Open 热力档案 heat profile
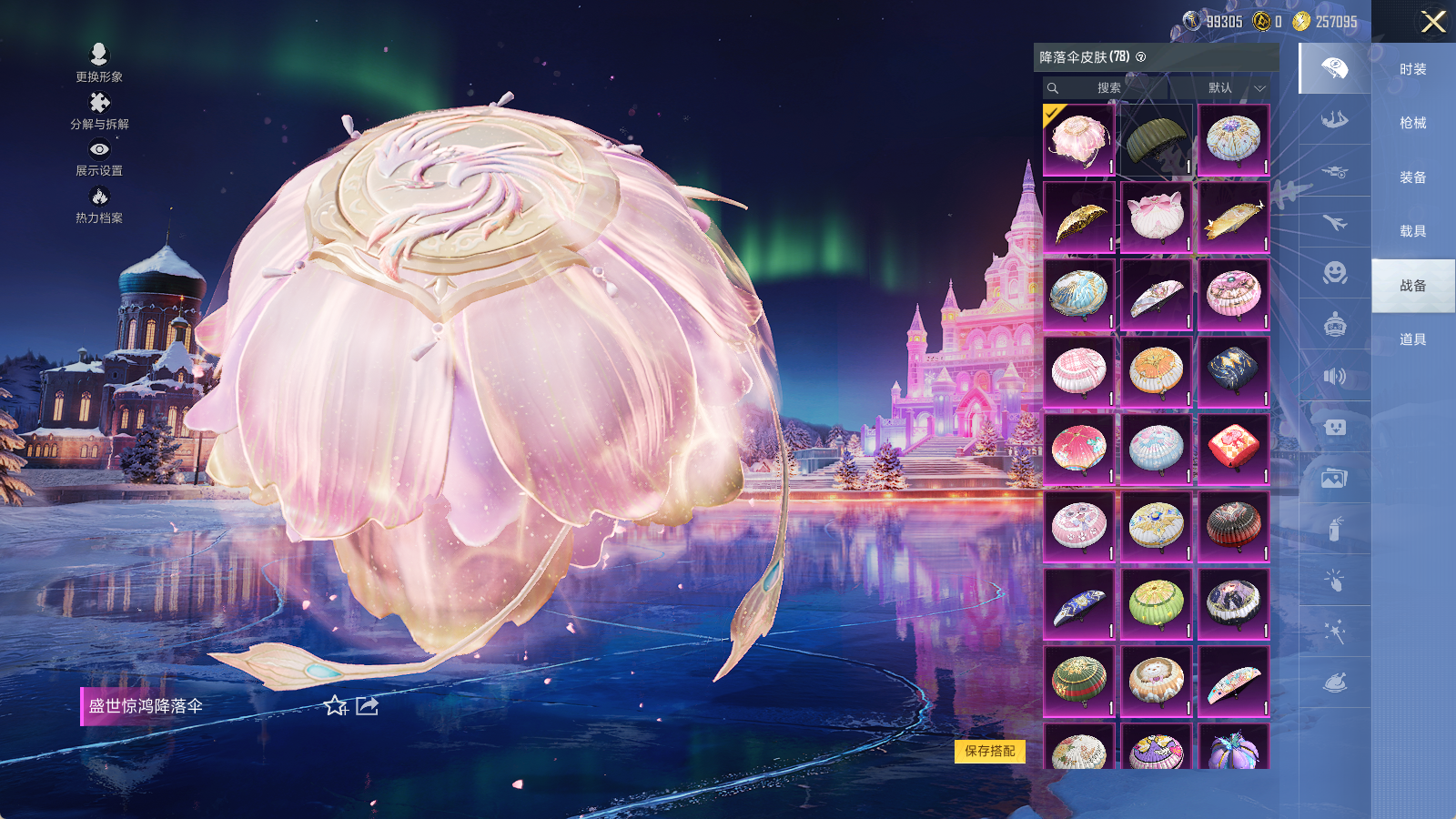The width and height of the screenshot is (1456, 819). point(99,205)
